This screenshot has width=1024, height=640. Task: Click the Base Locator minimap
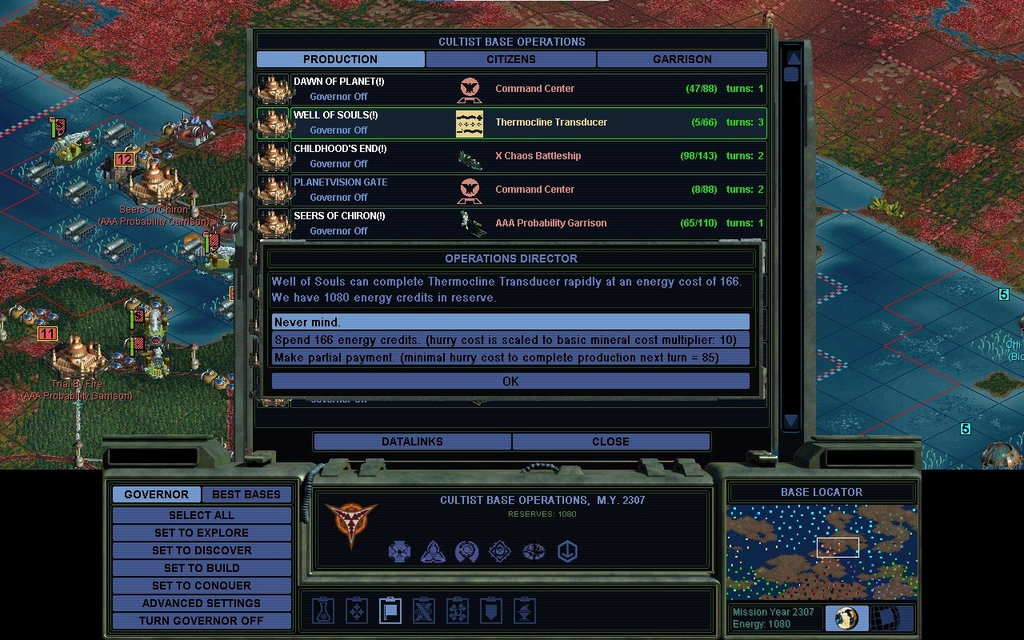click(x=821, y=552)
